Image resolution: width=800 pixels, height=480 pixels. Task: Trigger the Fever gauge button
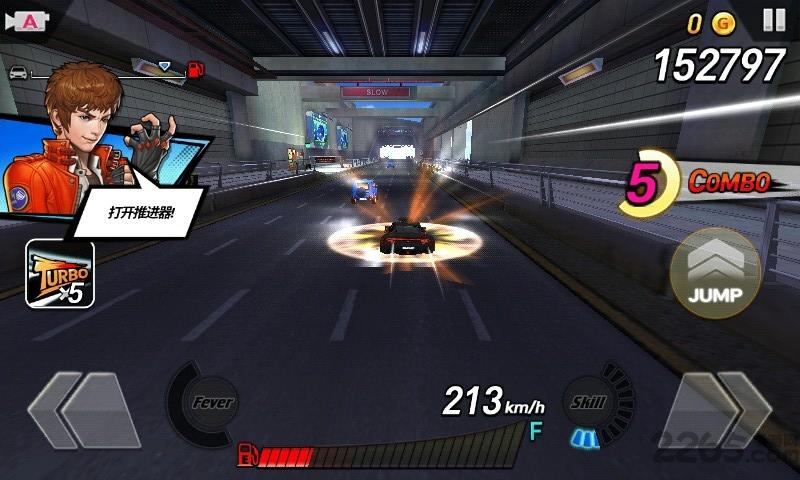coord(210,403)
